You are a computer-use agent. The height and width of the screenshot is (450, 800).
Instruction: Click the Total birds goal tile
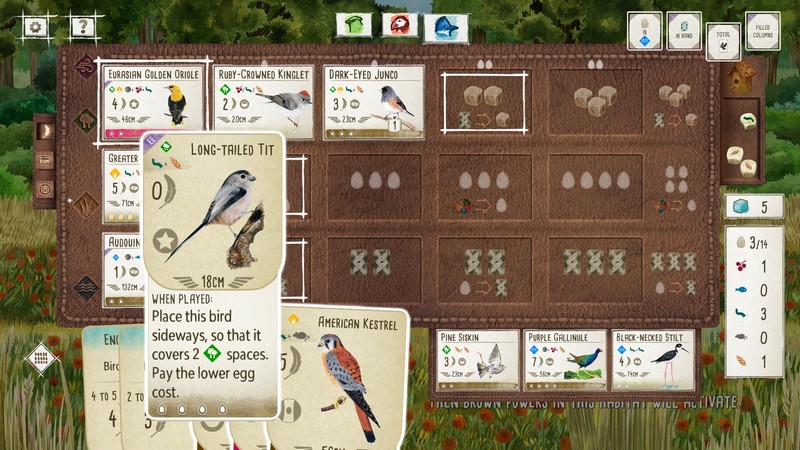pyautogui.click(x=722, y=41)
